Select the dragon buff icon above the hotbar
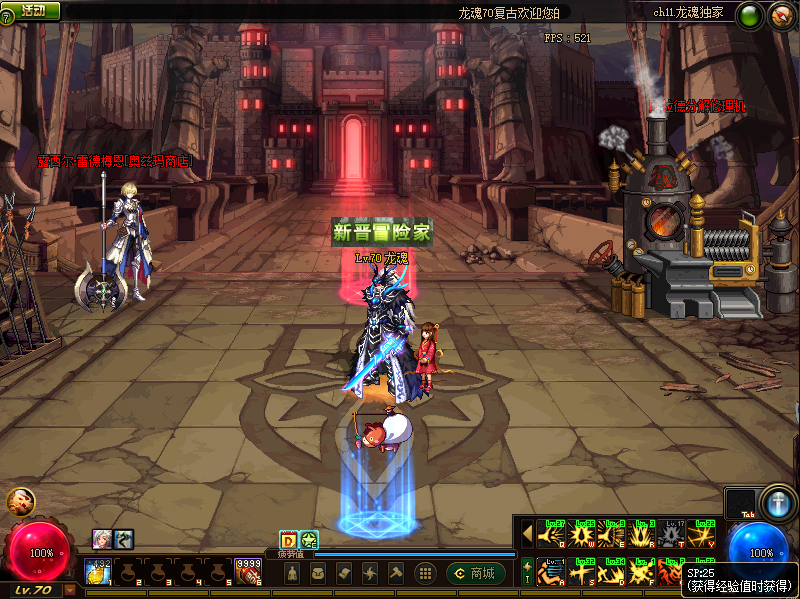The width and height of the screenshot is (800, 599). [123, 539]
